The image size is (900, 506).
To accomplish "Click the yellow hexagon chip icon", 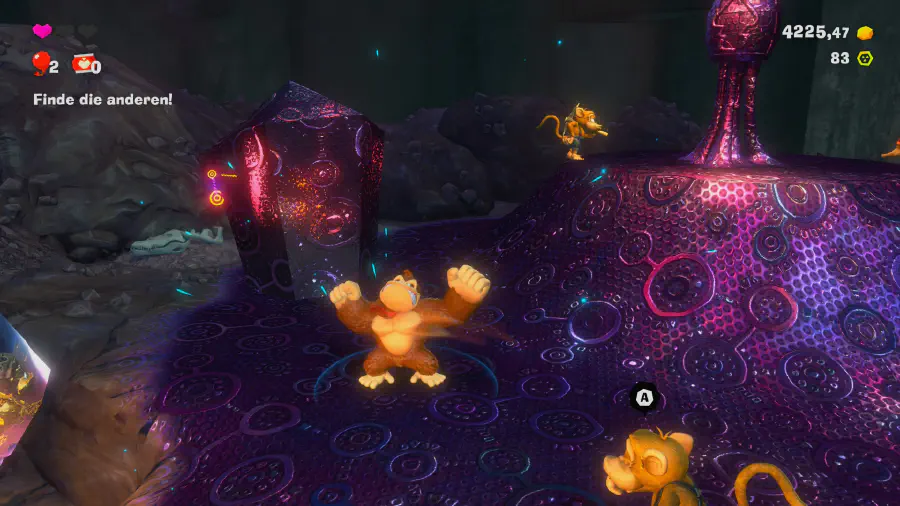I will click(x=865, y=58).
